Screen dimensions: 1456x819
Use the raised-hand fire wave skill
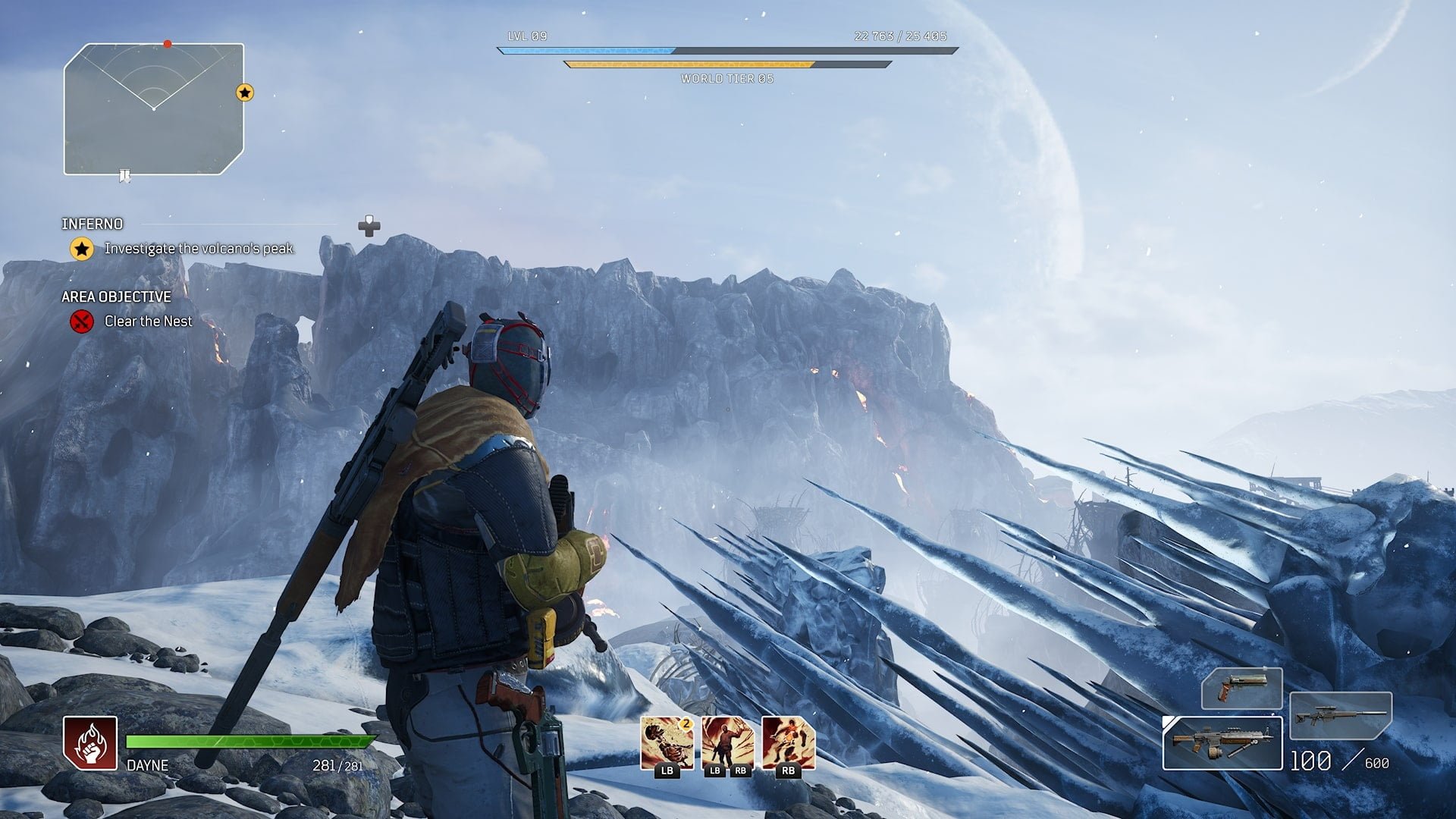coord(727,743)
